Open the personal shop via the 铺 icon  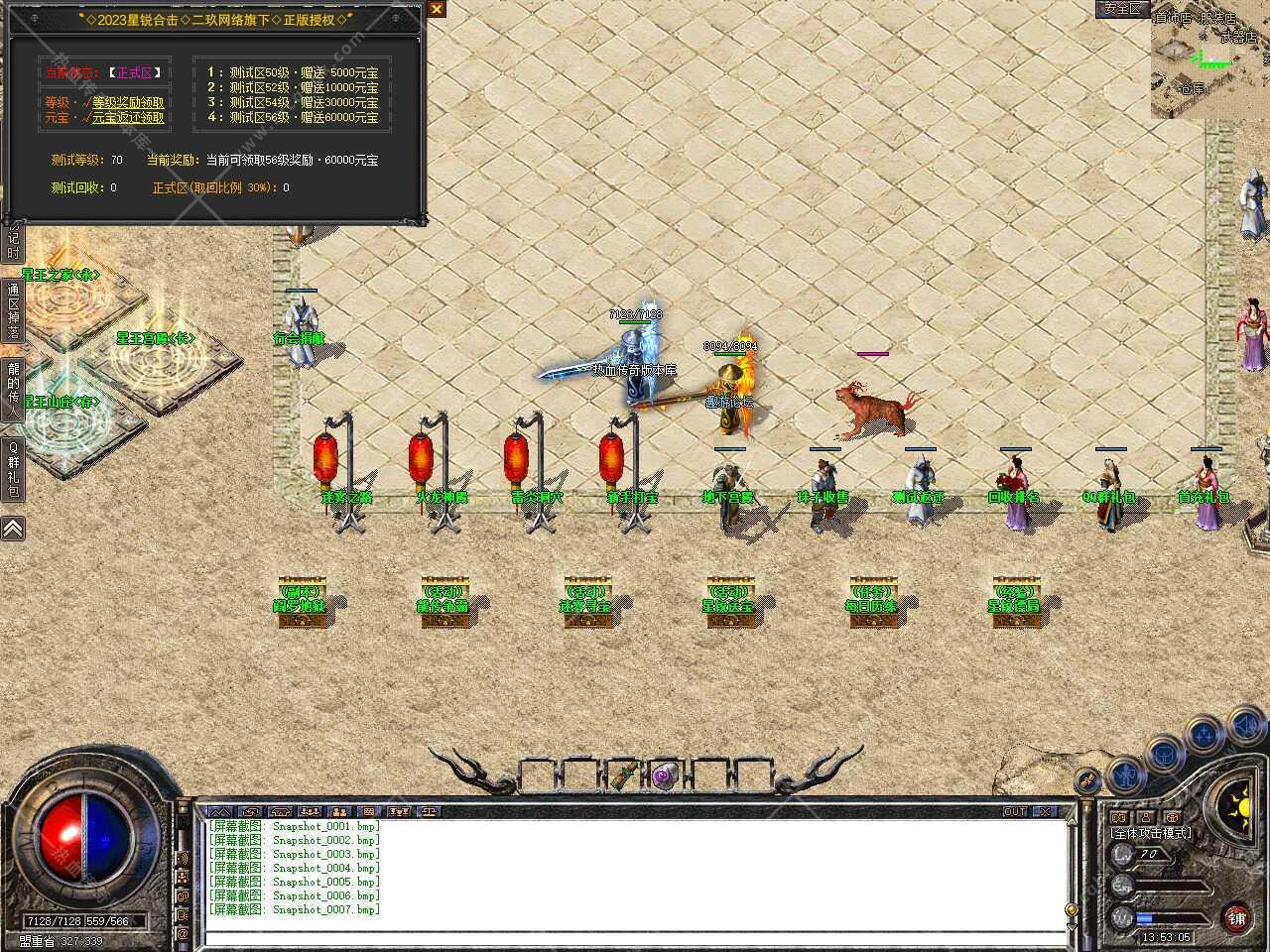click(1238, 918)
